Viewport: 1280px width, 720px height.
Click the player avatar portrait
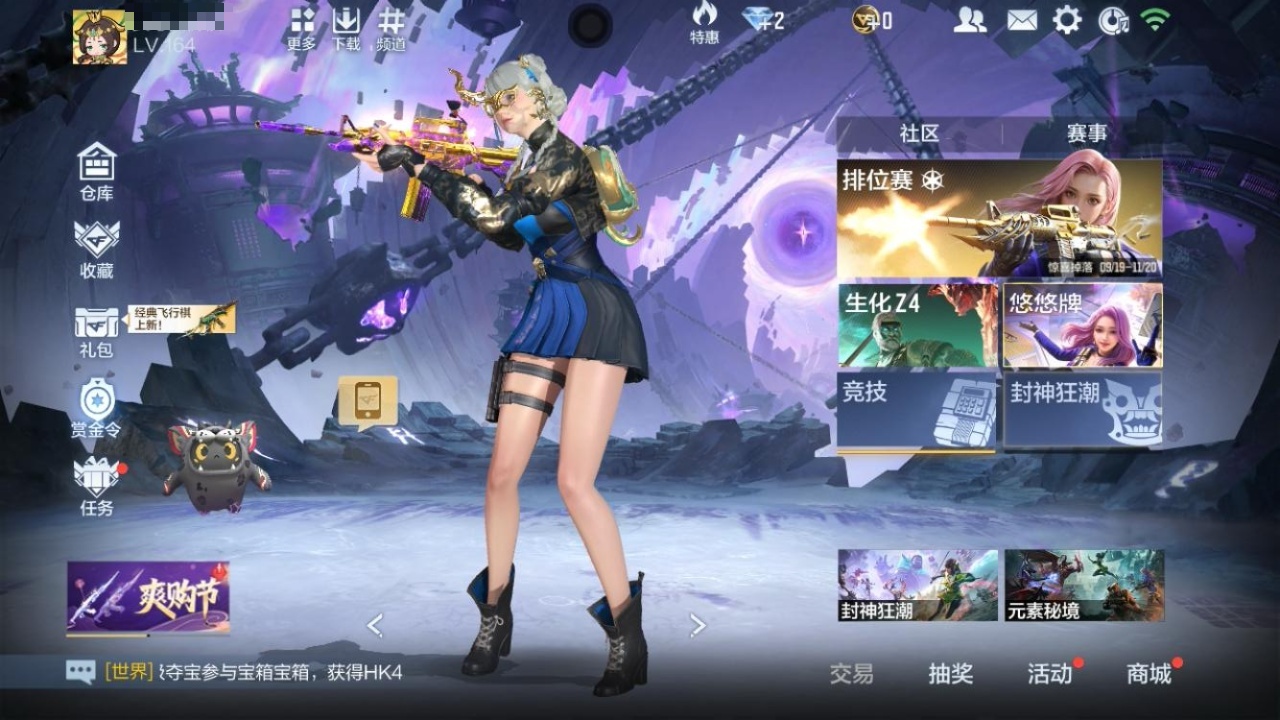99,37
